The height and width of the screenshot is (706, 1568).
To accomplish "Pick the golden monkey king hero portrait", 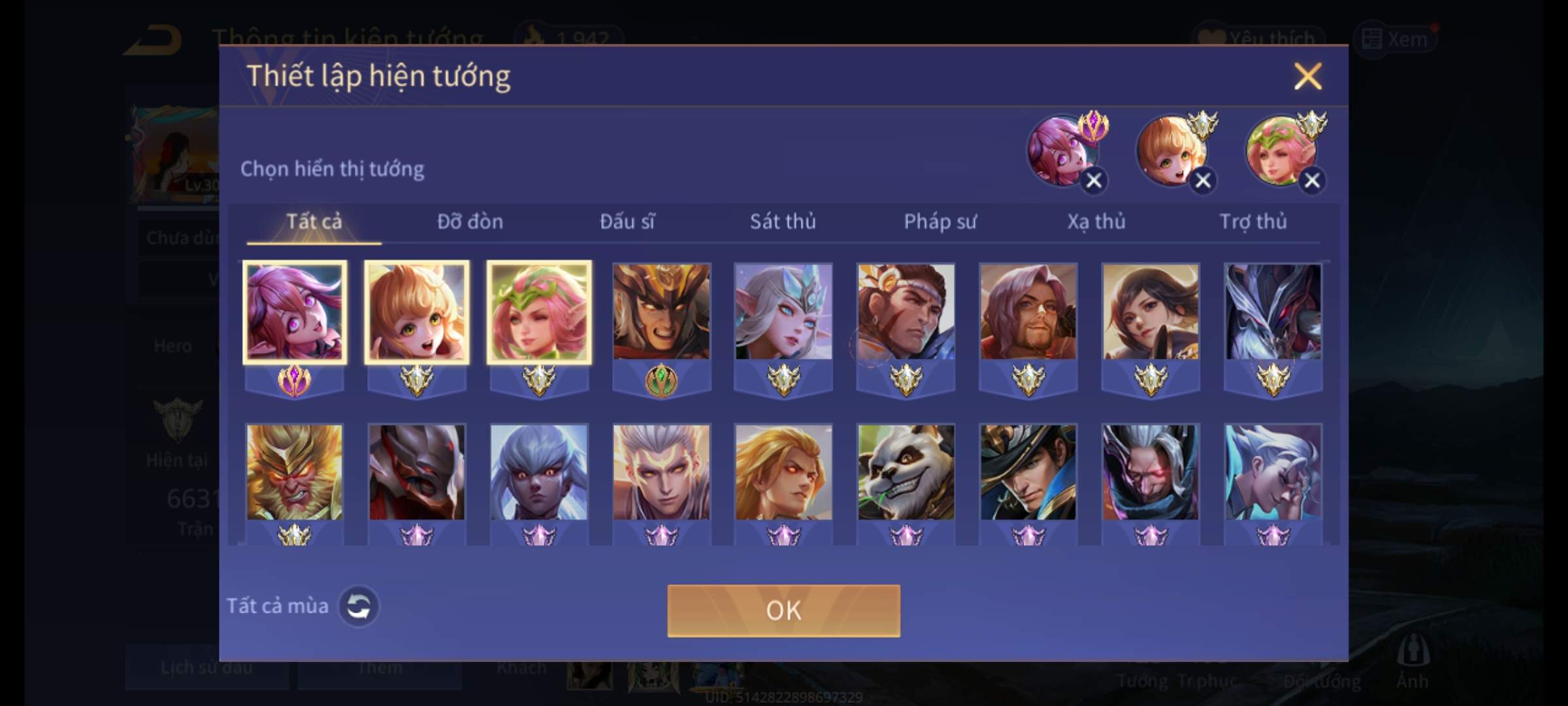I will 294,473.
